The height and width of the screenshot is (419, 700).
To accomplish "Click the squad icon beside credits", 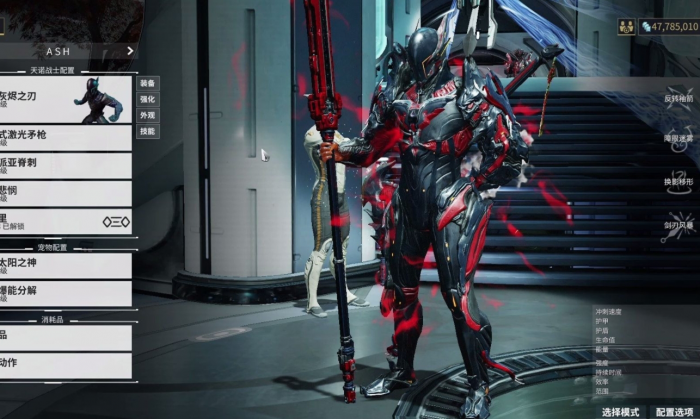I will click(626, 27).
